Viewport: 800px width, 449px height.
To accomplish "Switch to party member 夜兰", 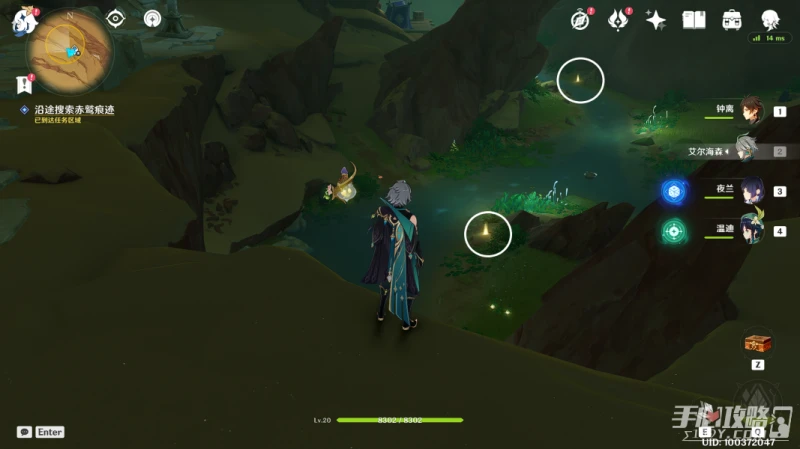I will [750, 191].
